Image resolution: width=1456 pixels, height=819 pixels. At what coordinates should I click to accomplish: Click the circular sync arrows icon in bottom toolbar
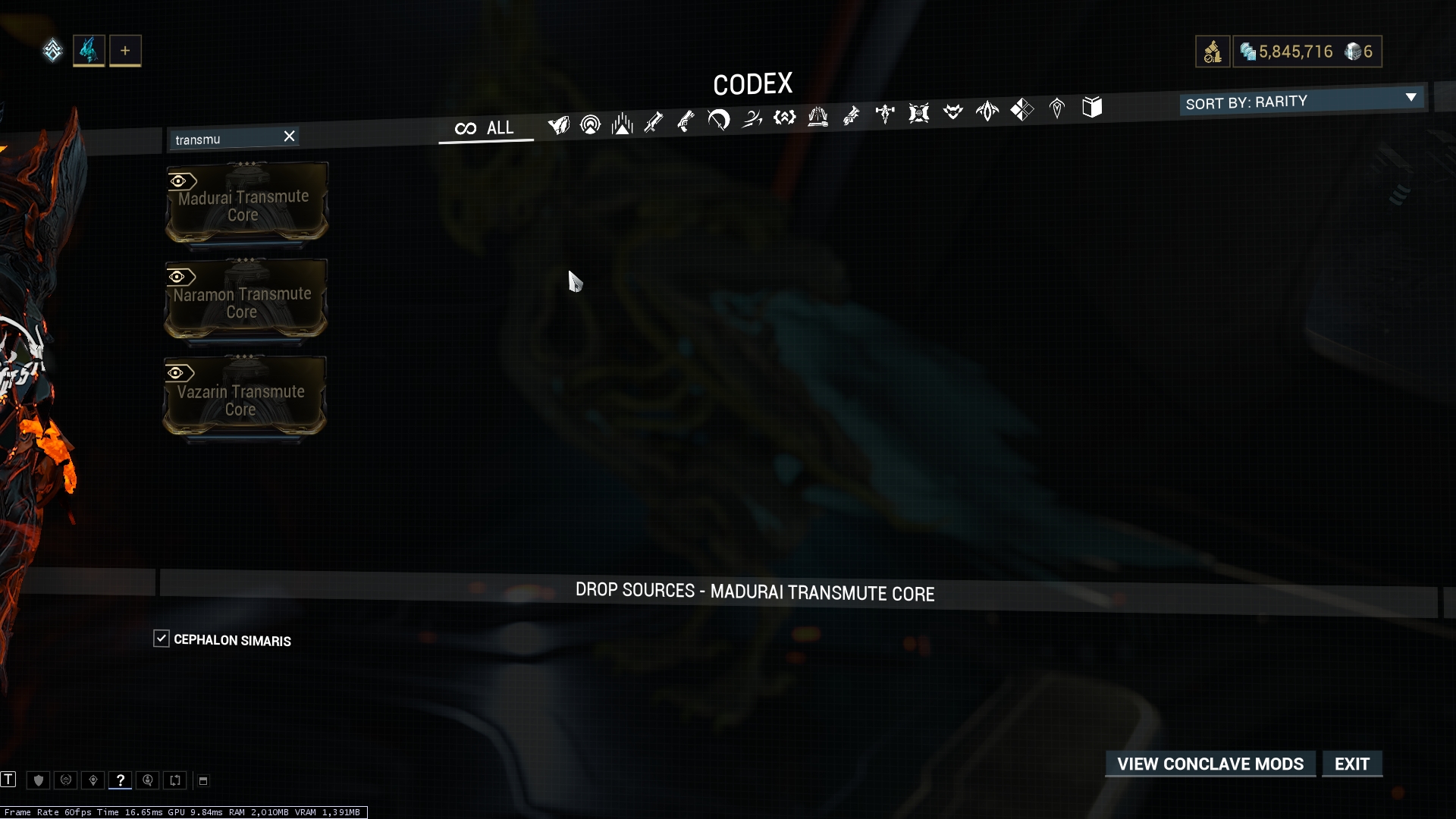(x=175, y=780)
